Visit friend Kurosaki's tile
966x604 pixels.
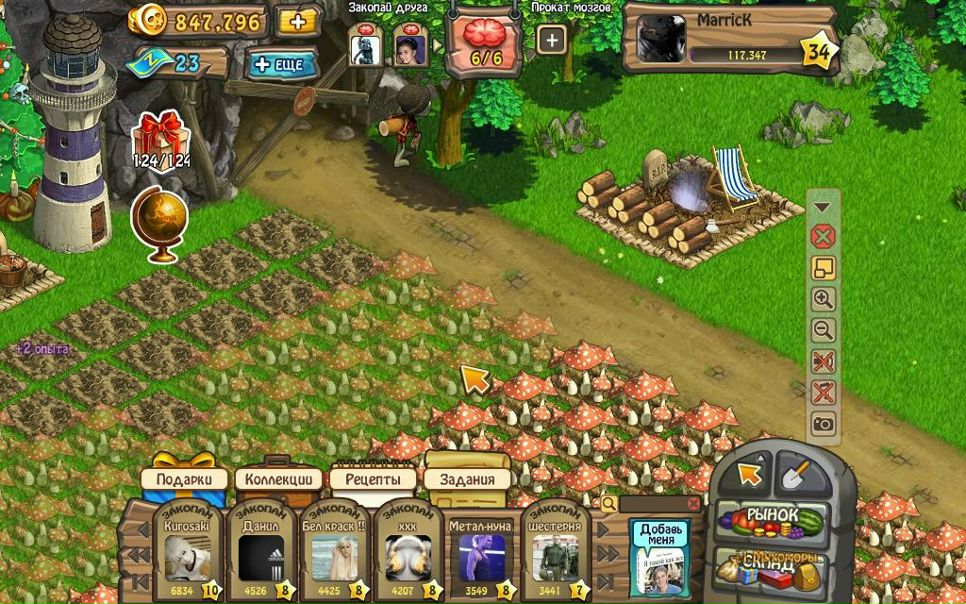187,554
